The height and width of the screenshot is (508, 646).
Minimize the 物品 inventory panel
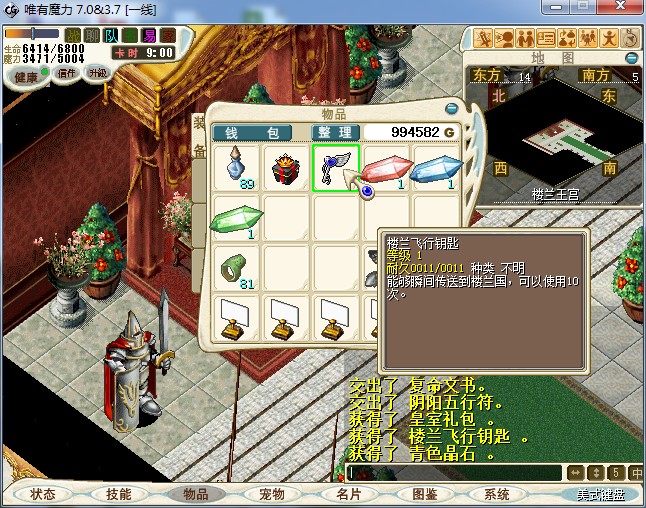[451, 108]
